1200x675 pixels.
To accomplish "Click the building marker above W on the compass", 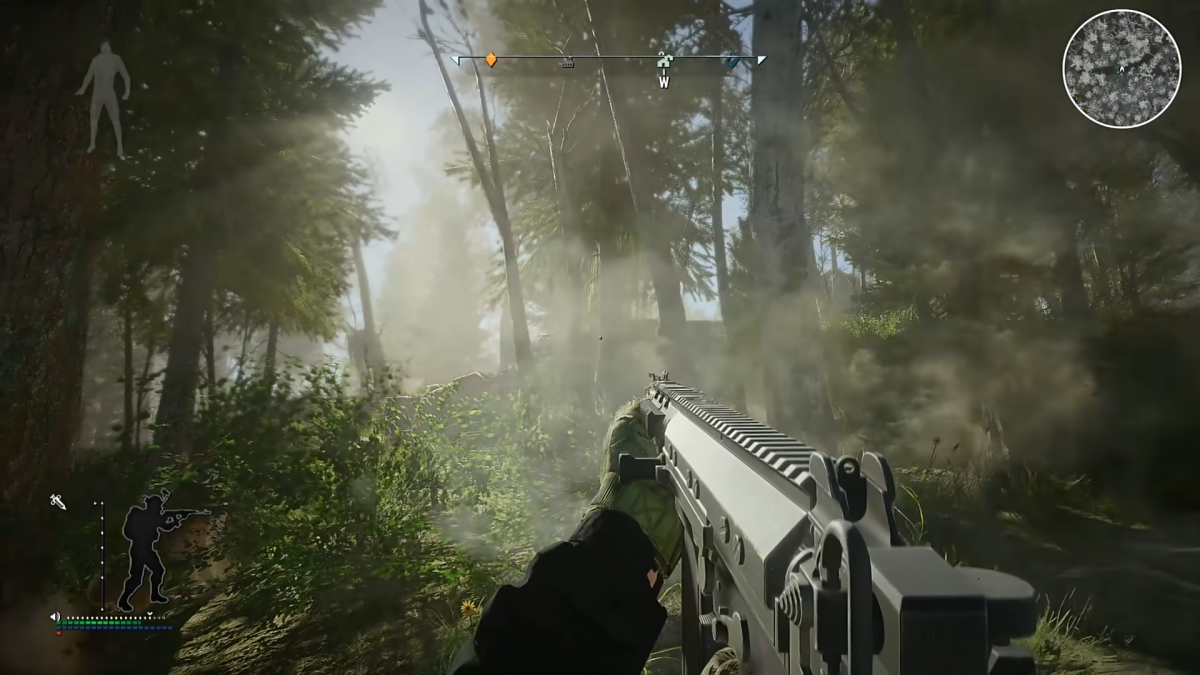I will pyautogui.click(x=663, y=63).
